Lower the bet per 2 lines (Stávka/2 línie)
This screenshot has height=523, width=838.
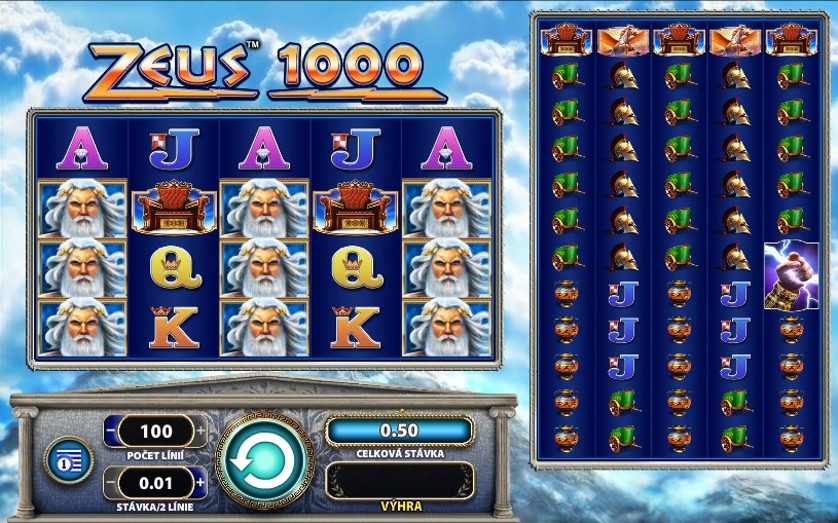tap(110, 483)
